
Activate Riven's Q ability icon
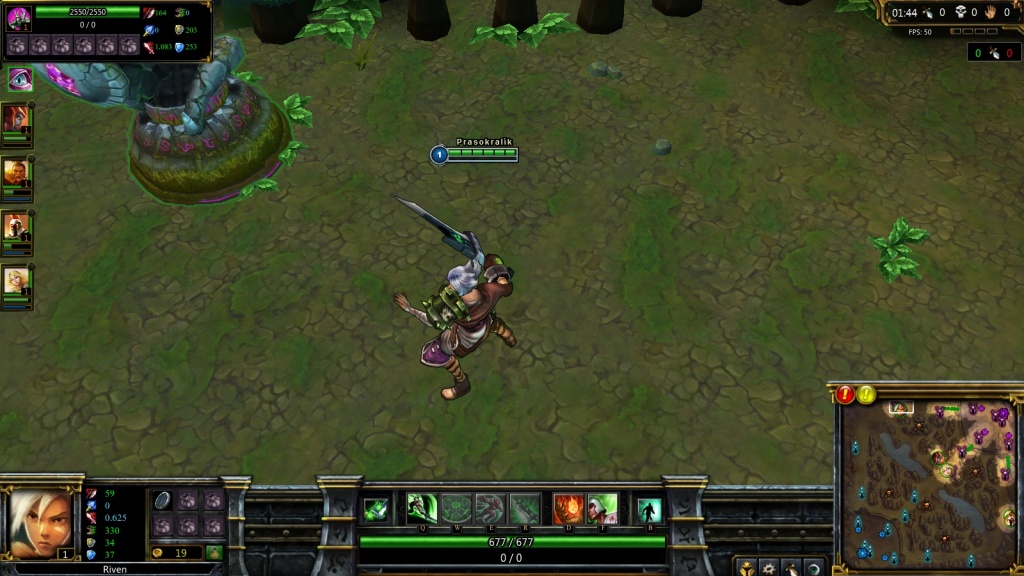coord(422,508)
